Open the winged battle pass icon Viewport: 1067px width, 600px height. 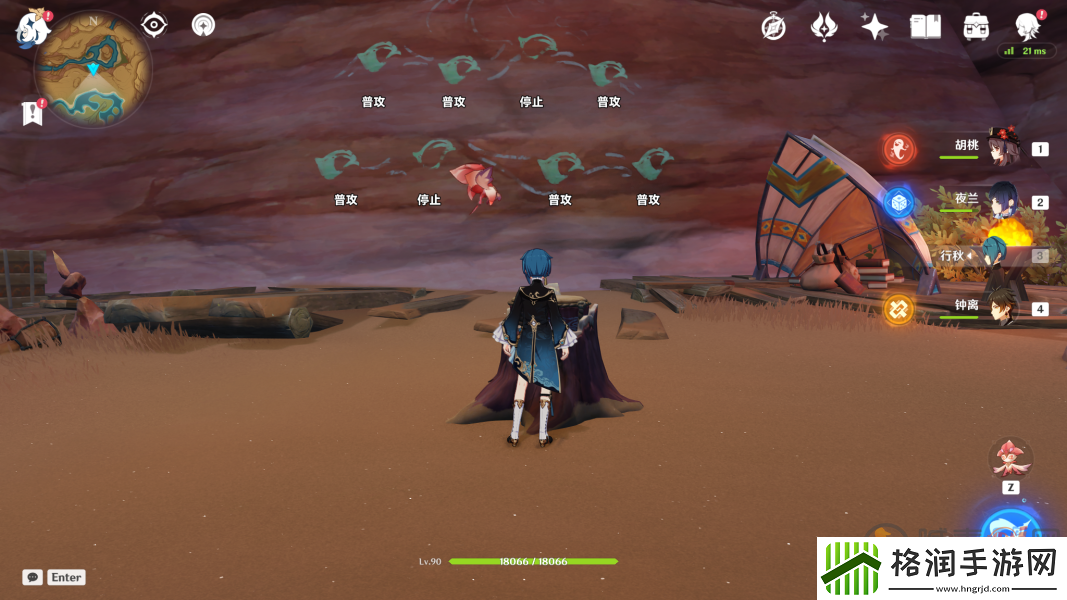[x=824, y=27]
